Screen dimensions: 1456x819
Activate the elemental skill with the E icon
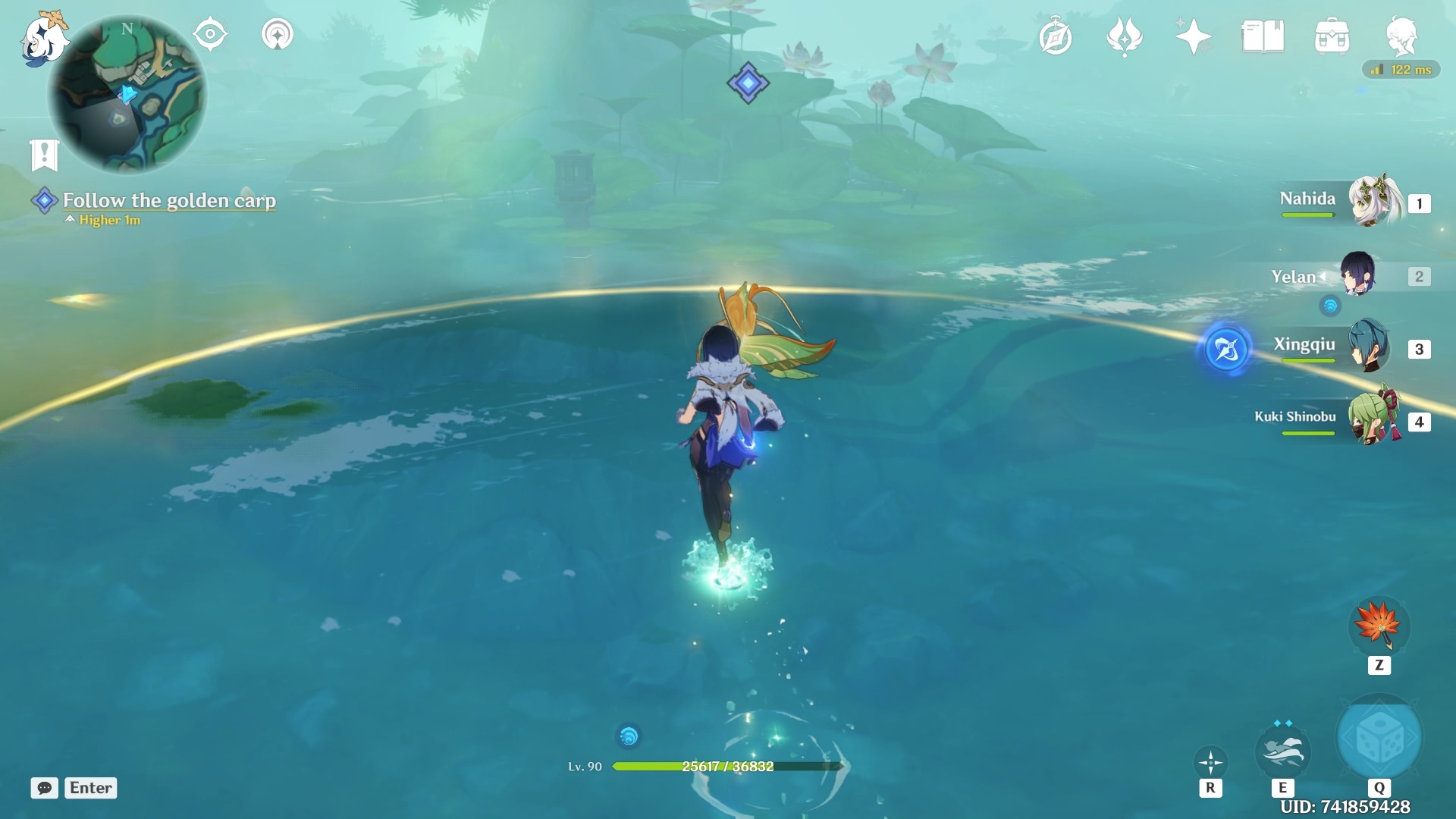click(x=1284, y=751)
